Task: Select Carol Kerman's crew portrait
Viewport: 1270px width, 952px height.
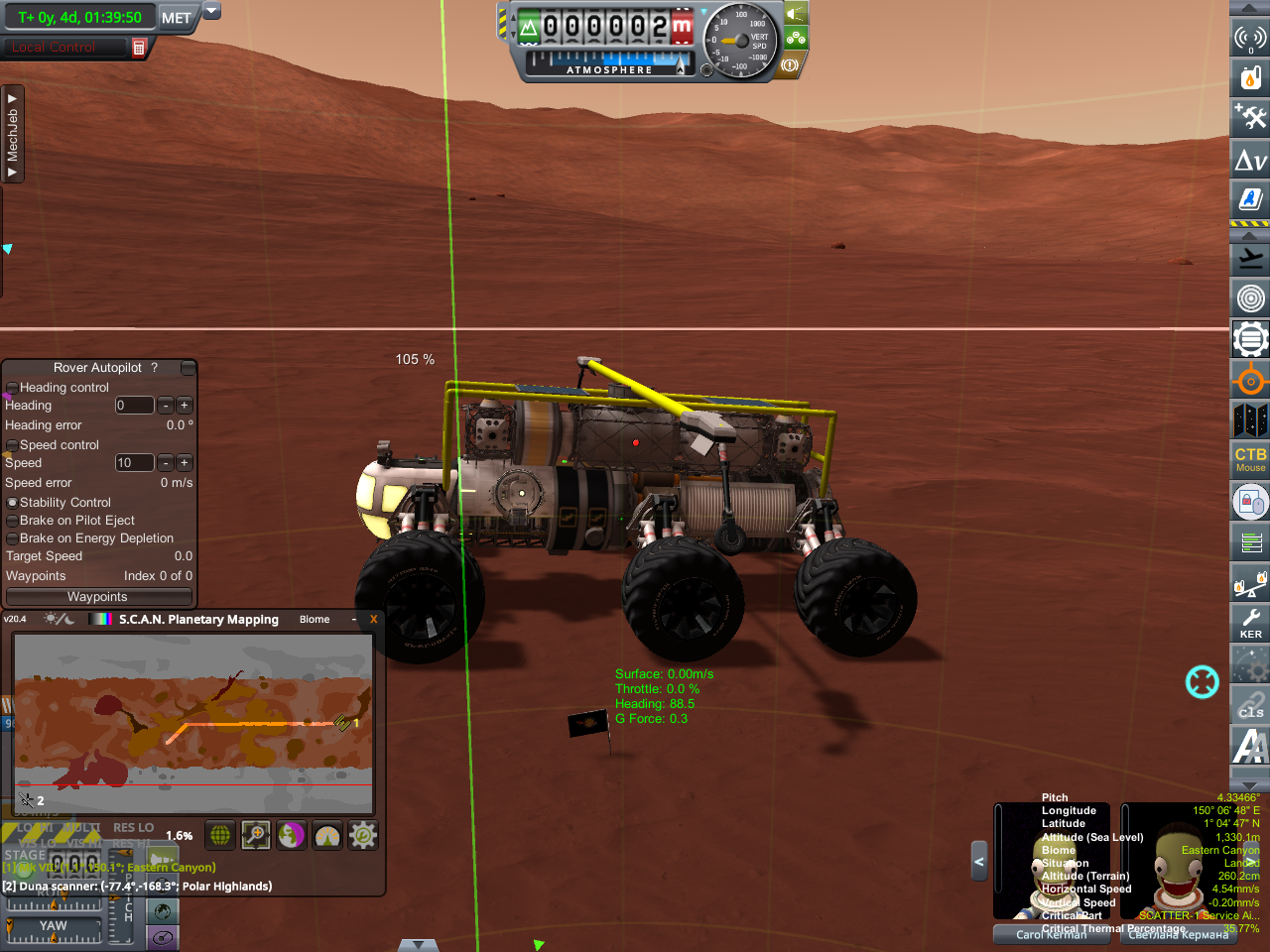Action: [x=1050, y=863]
